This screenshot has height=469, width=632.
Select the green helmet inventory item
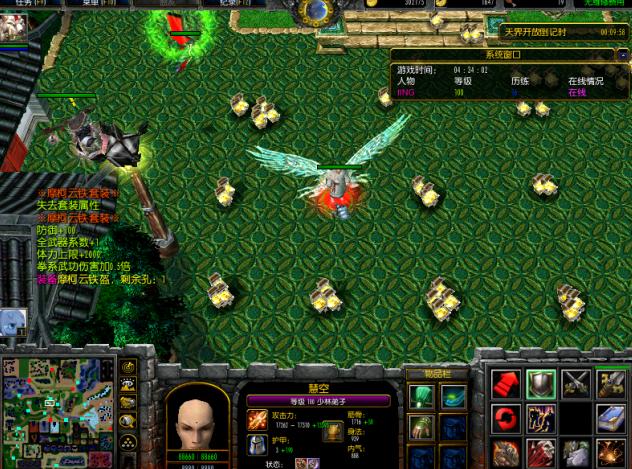422,397
